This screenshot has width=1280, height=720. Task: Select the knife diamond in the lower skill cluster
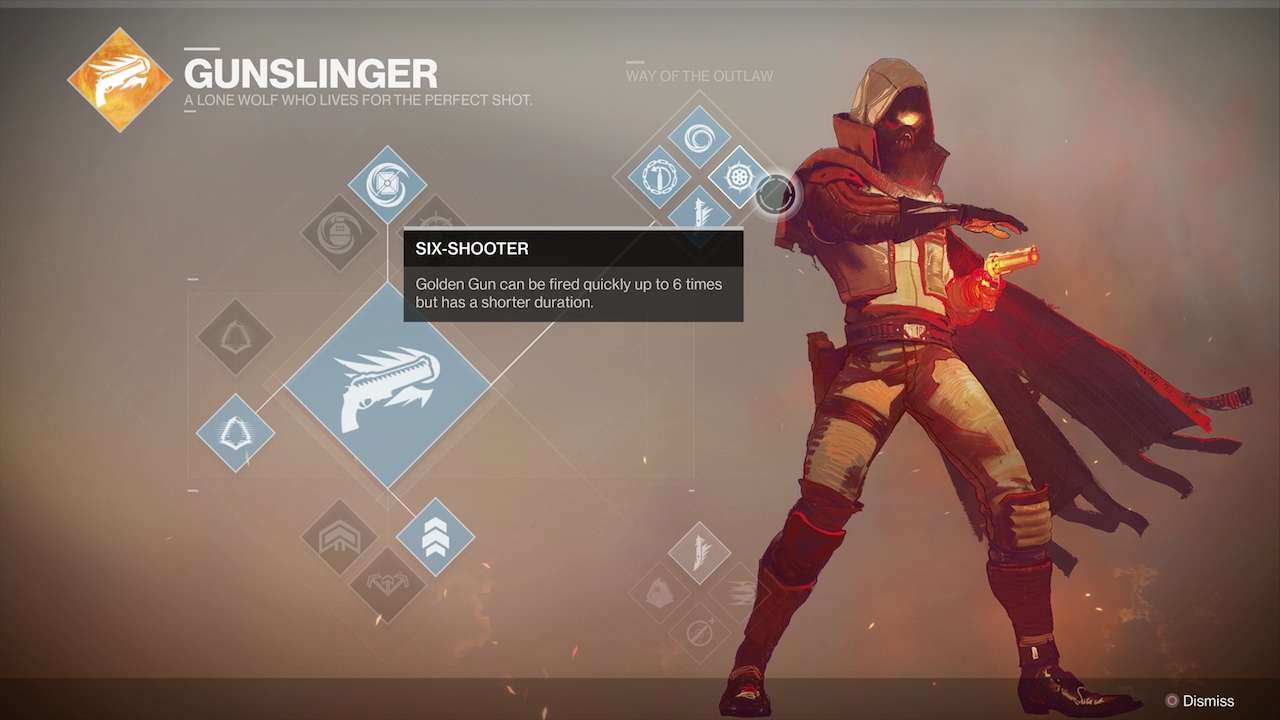pos(699,552)
